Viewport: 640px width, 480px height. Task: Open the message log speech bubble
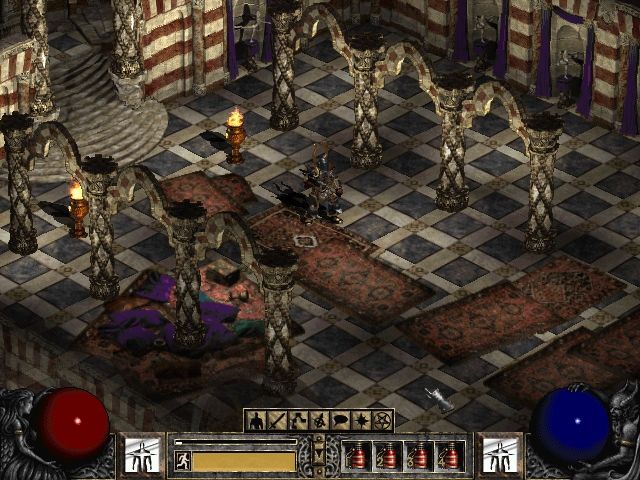[340, 421]
